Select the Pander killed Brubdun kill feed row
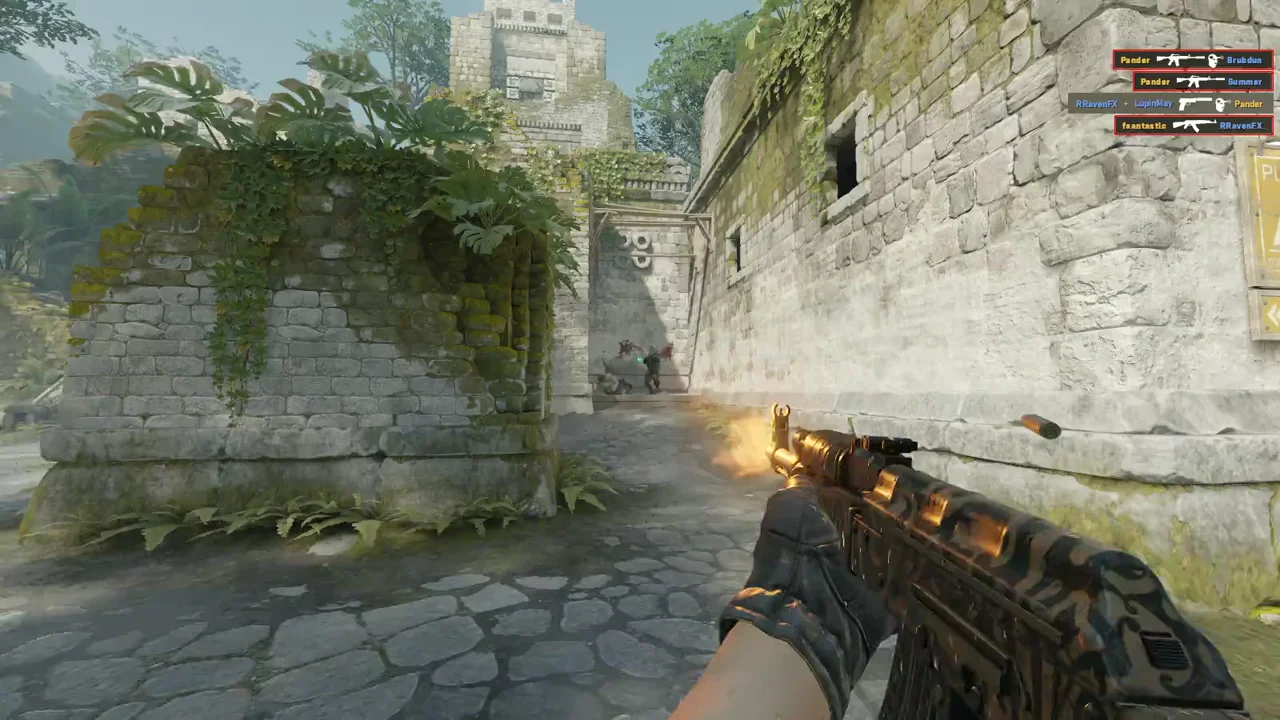The image size is (1280, 720). (x=1192, y=60)
